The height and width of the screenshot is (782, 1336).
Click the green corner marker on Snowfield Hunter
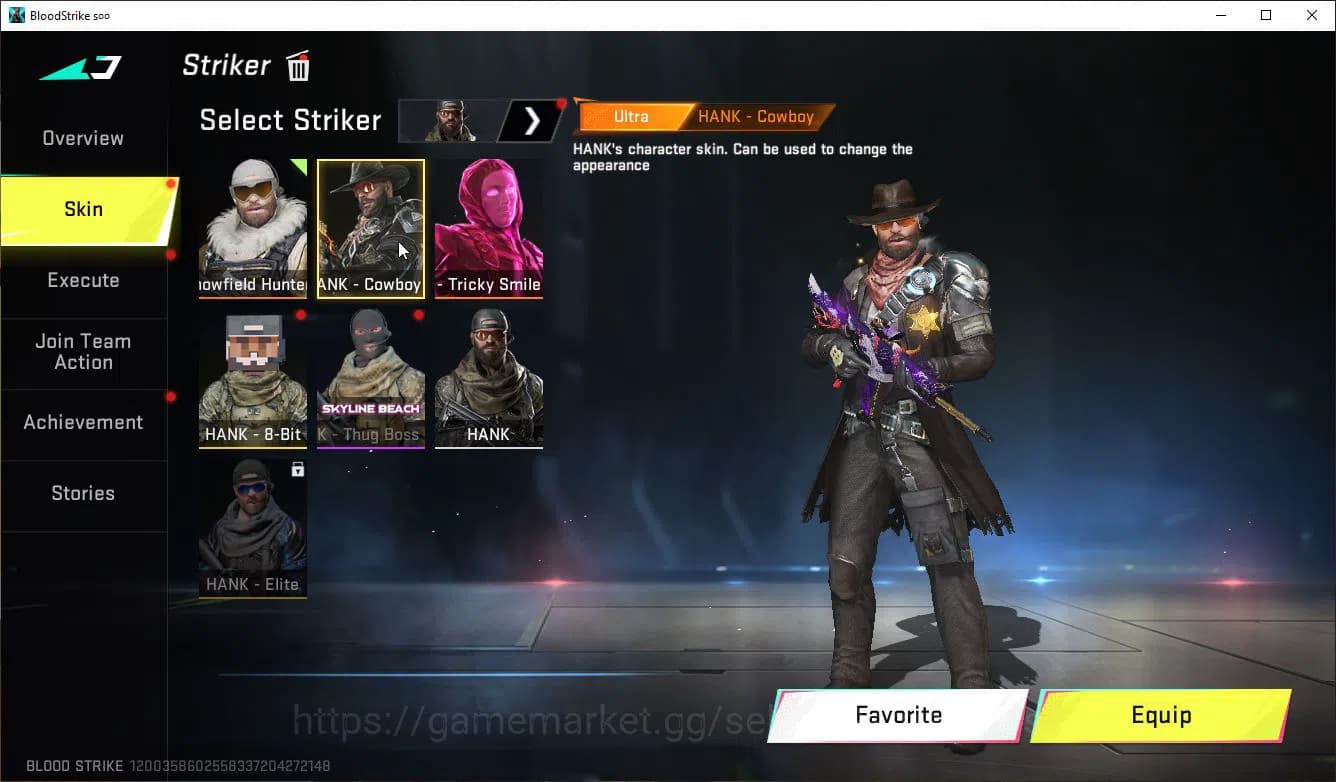tap(298, 165)
